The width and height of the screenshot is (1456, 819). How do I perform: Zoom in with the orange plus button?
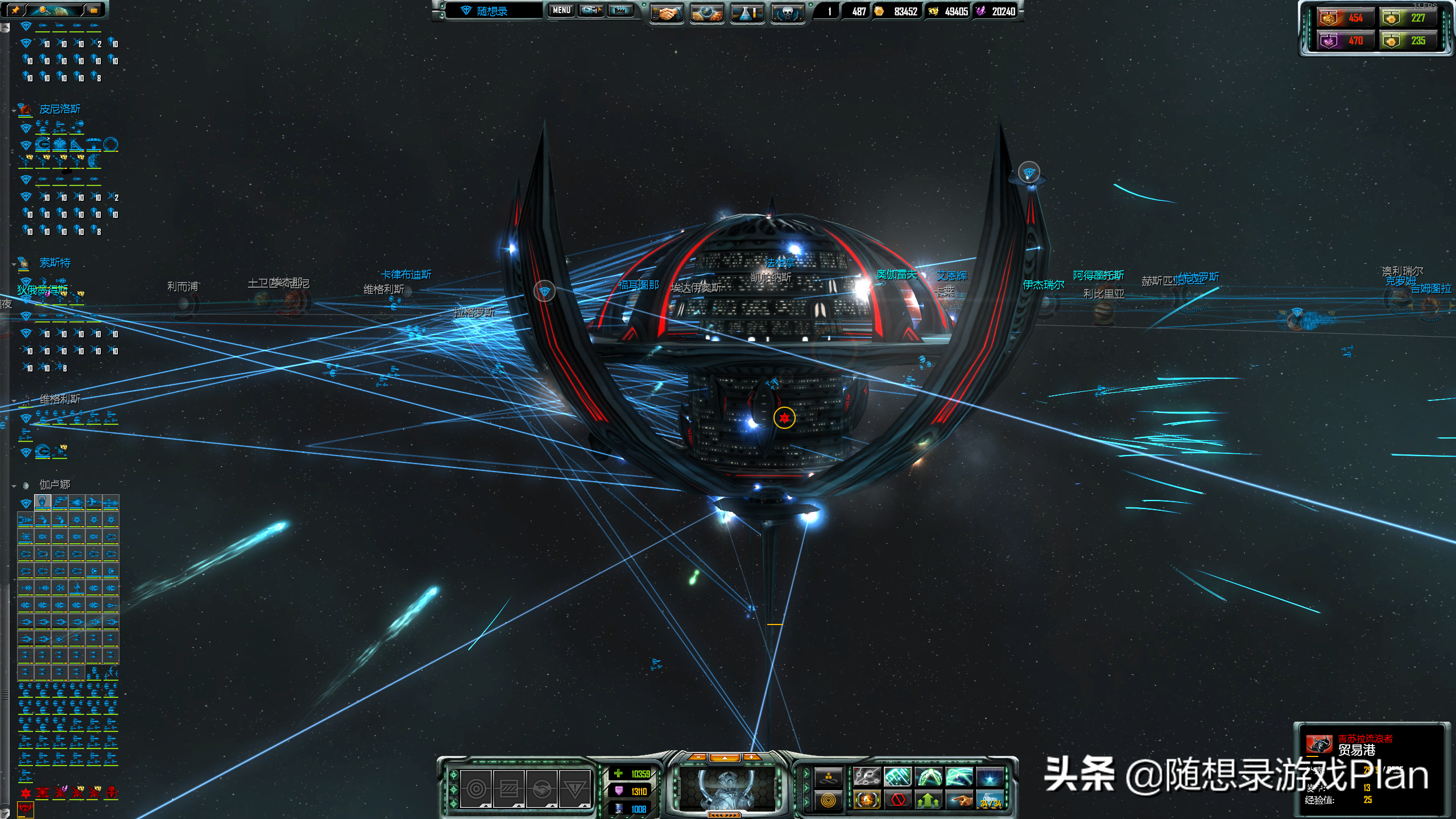coord(751,757)
